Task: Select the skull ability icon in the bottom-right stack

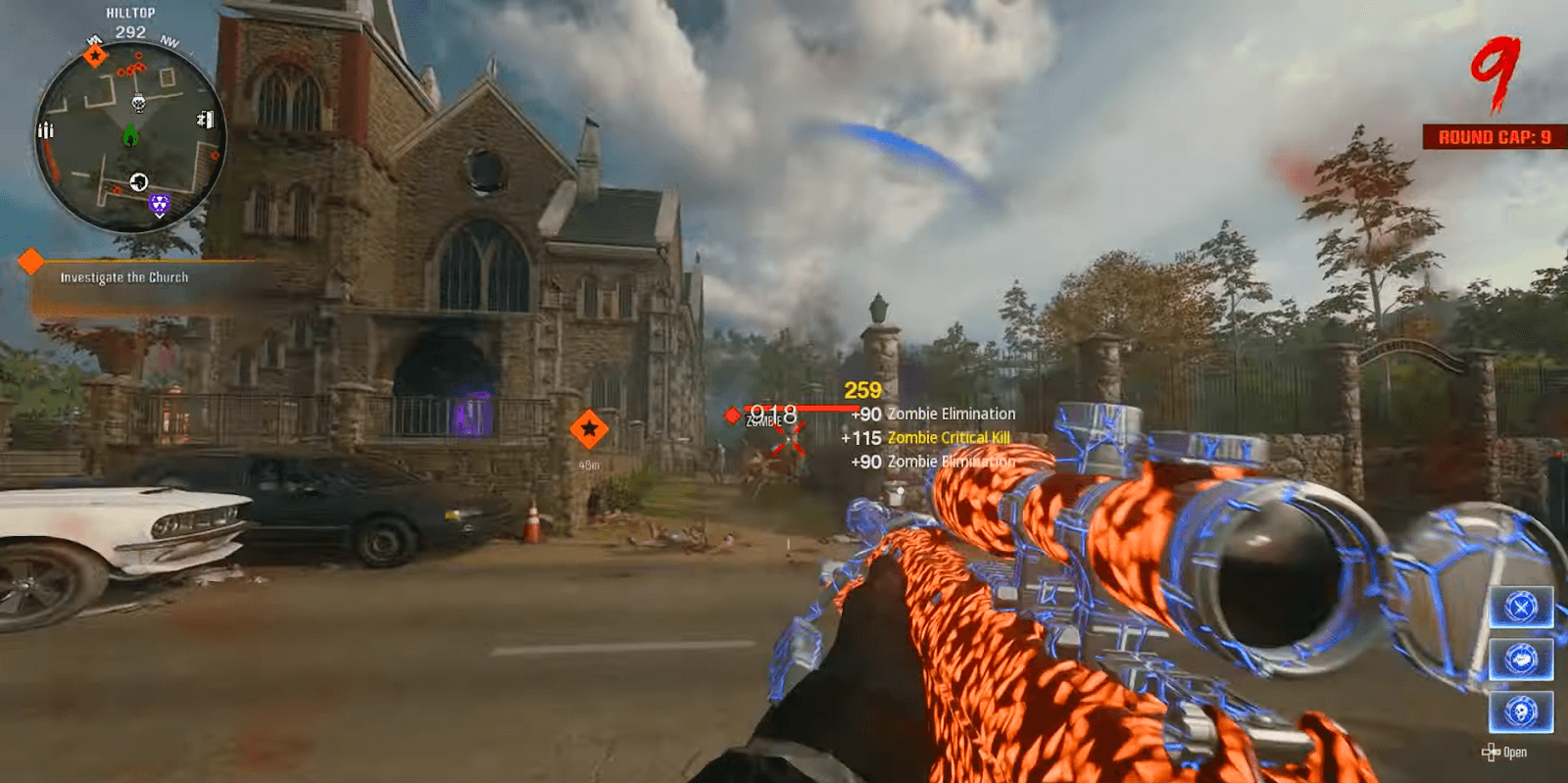Action: click(x=1522, y=710)
